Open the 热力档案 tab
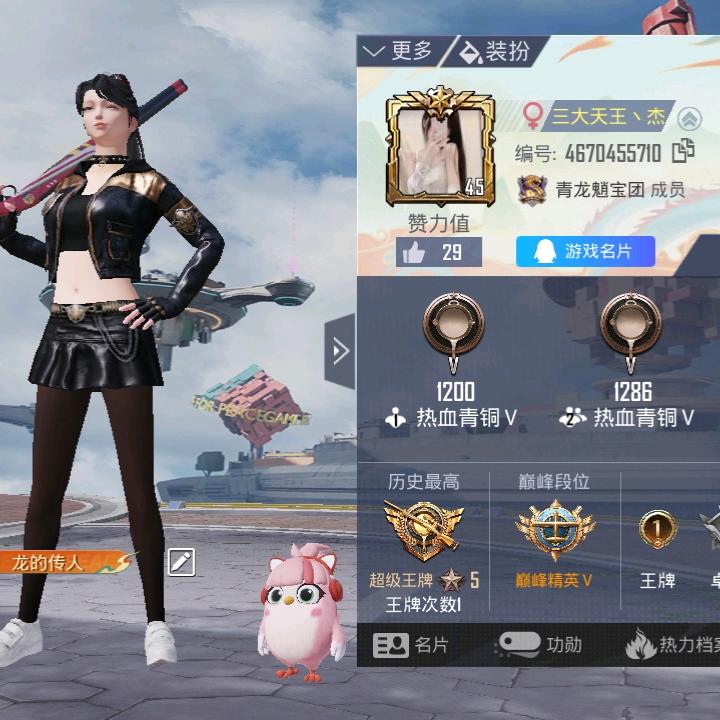This screenshot has width=720, height=720. coord(672,645)
